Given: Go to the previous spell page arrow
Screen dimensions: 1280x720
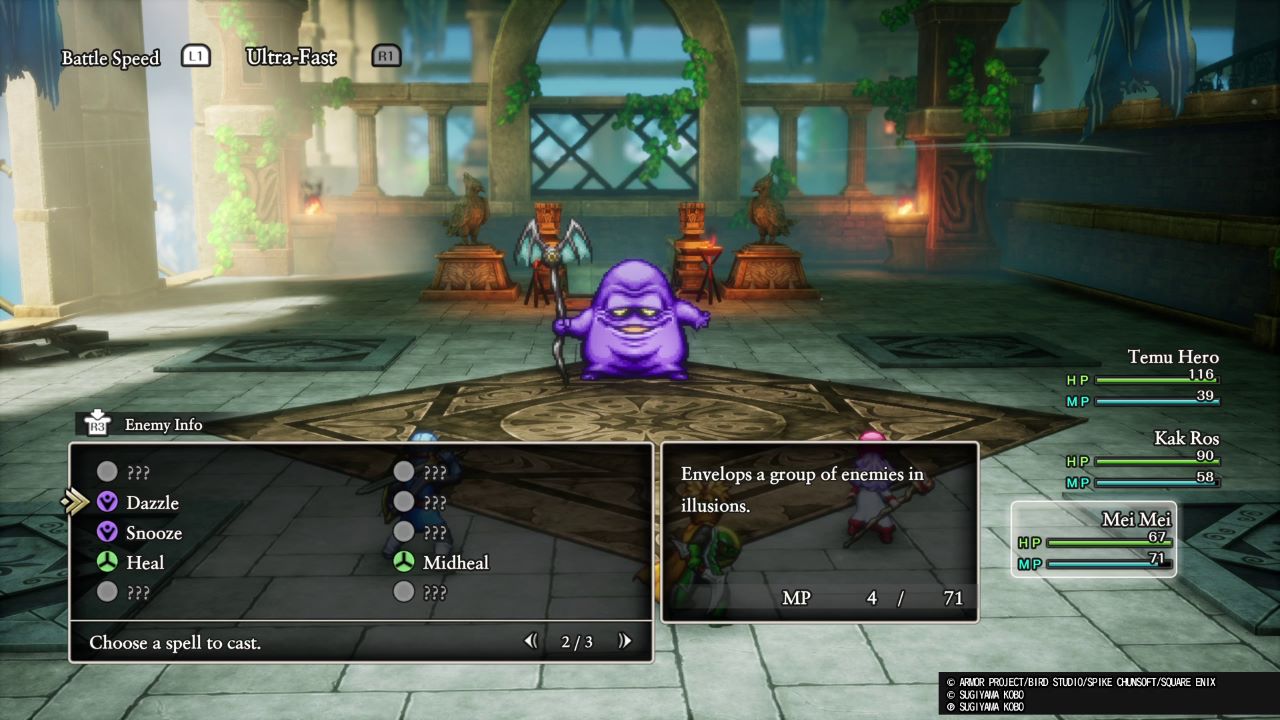Looking at the screenshot, I should click(531, 642).
